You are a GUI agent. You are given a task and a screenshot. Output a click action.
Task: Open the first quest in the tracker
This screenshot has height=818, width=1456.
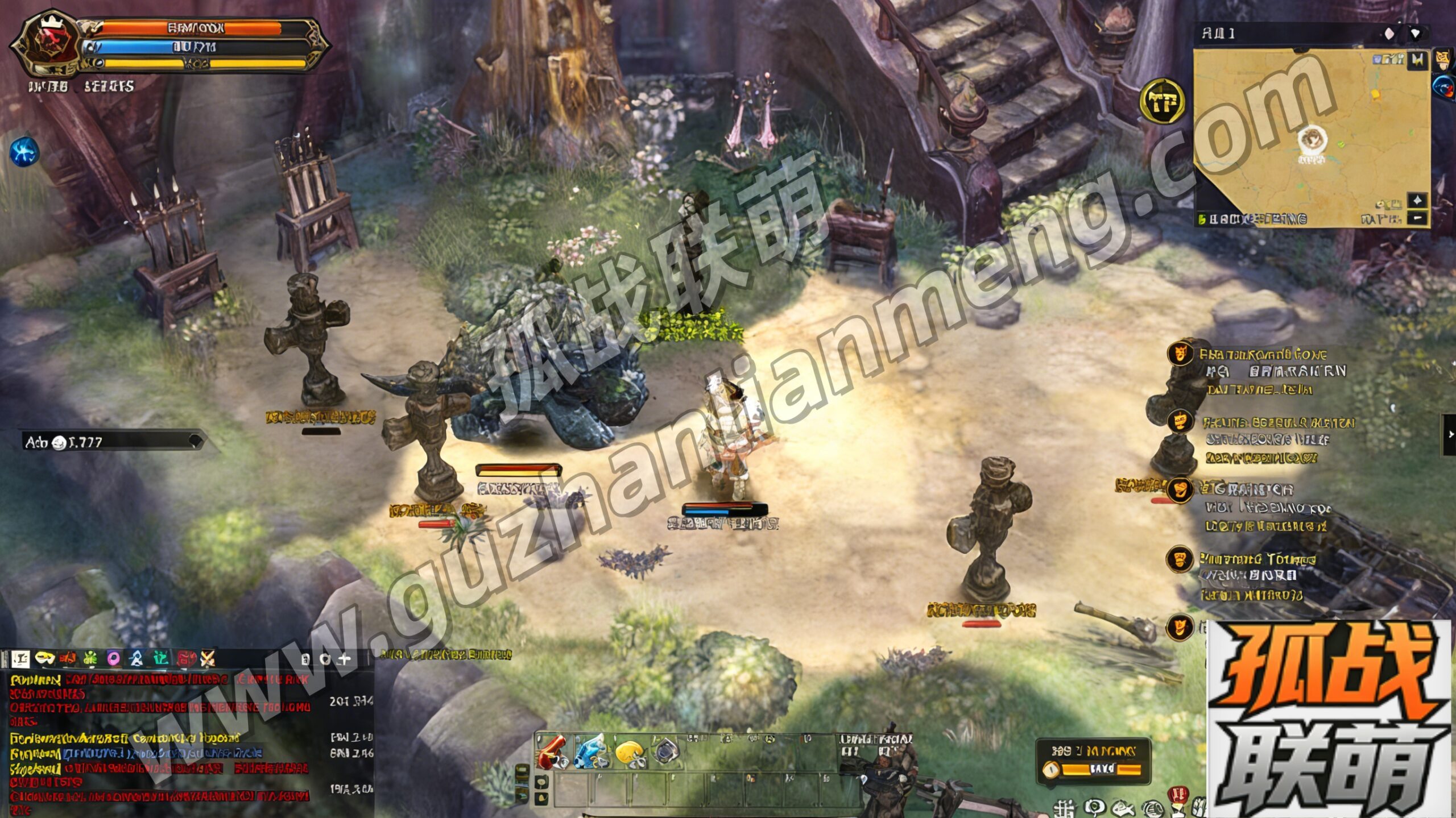(x=1263, y=355)
